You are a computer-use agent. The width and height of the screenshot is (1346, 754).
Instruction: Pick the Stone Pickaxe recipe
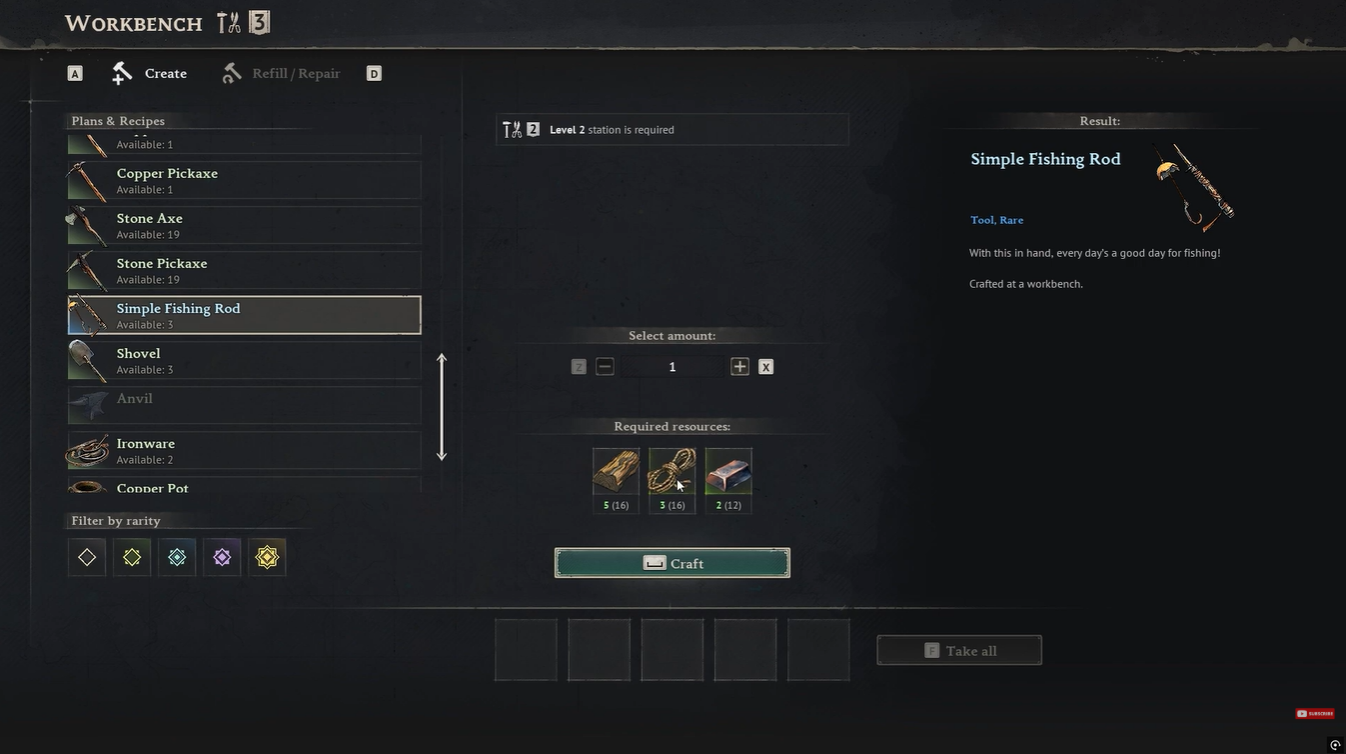pos(244,270)
